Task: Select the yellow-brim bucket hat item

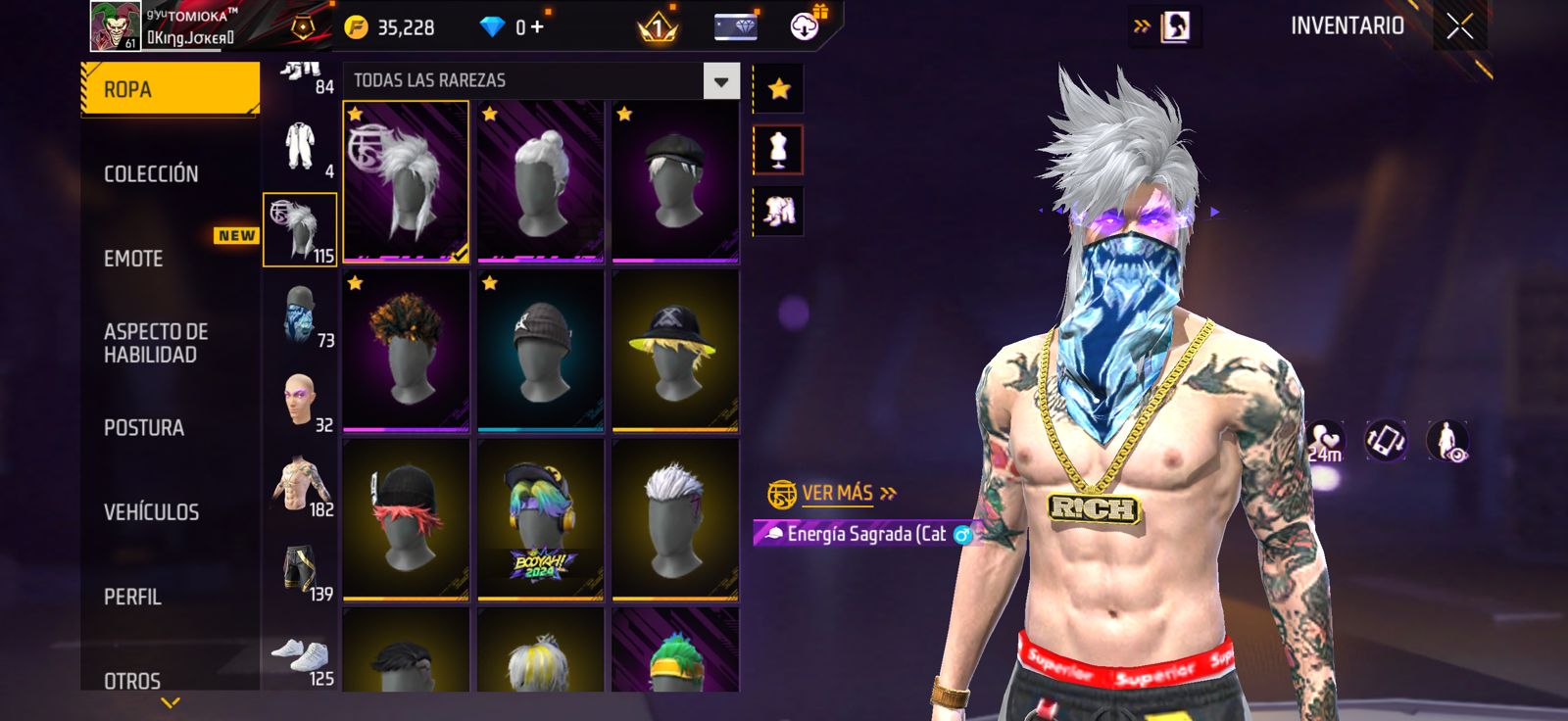Action: 675,351
